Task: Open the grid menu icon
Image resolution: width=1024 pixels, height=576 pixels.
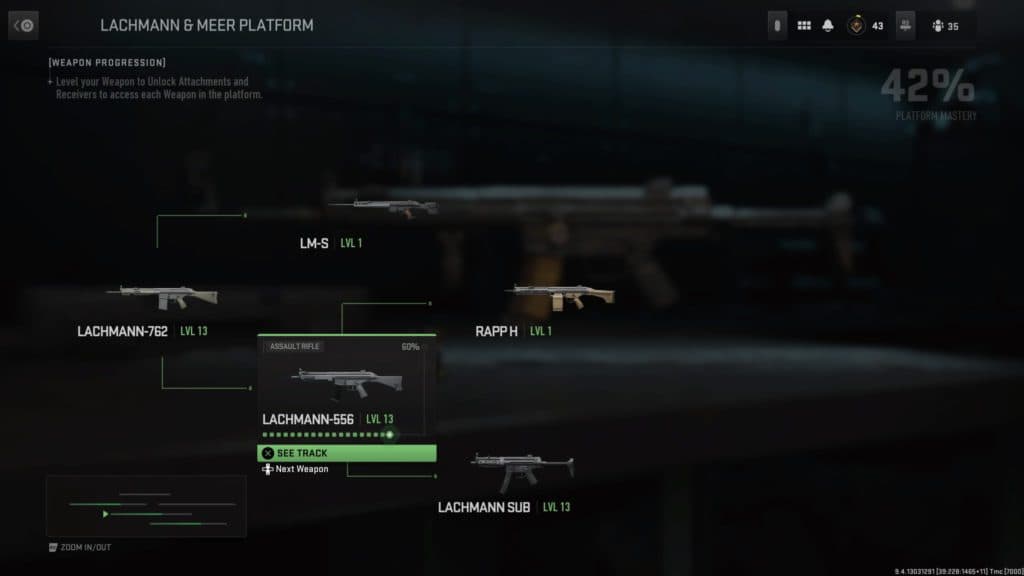Action: (x=804, y=26)
